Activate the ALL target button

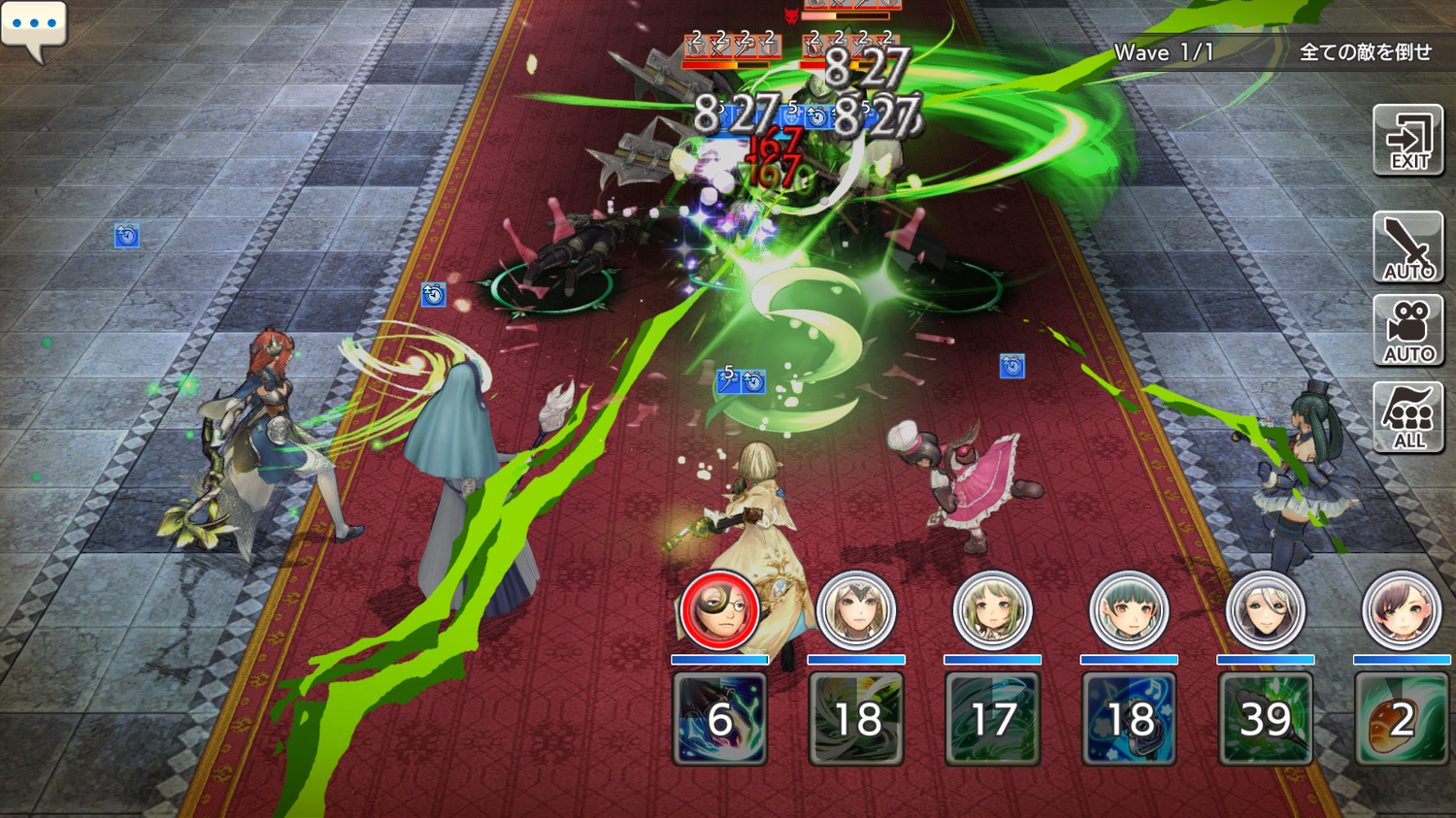click(1408, 417)
